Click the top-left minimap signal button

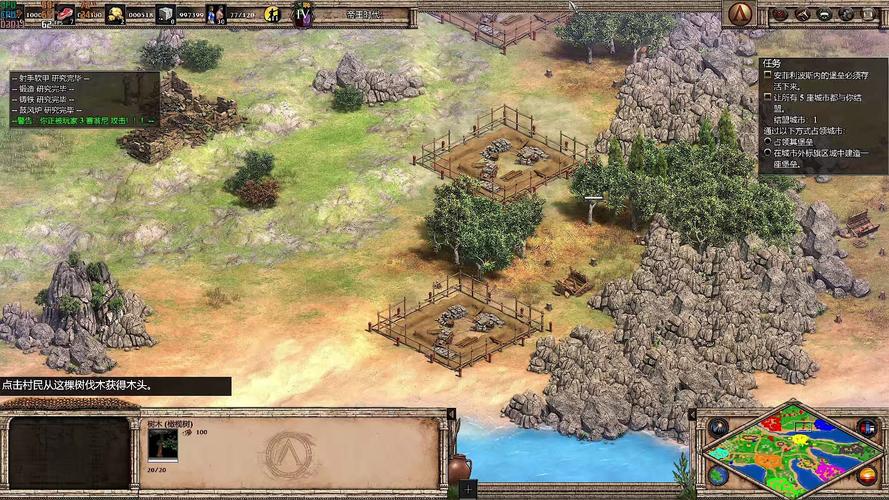click(717, 427)
